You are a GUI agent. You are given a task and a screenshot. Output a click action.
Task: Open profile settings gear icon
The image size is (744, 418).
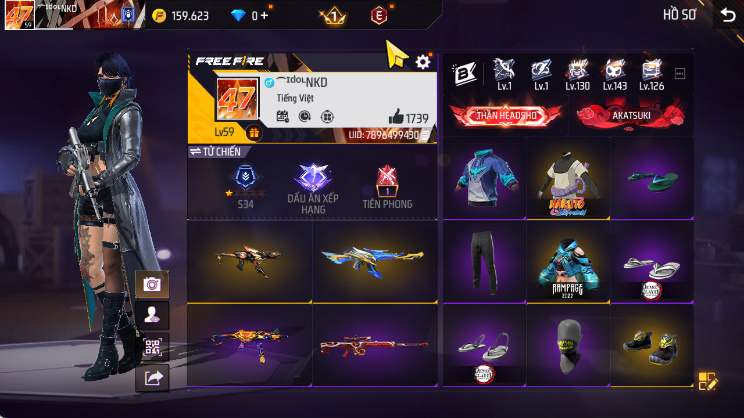[423, 62]
